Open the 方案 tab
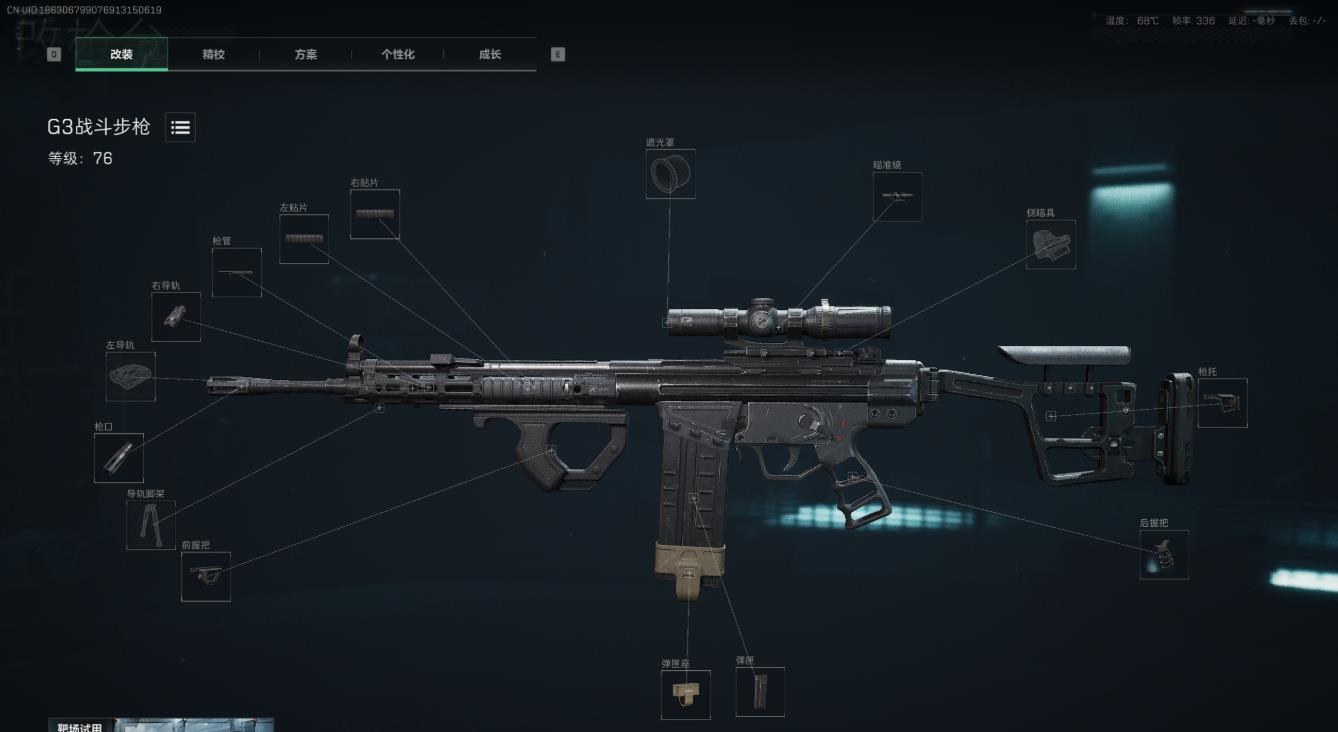The height and width of the screenshot is (732, 1338). point(305,55)
